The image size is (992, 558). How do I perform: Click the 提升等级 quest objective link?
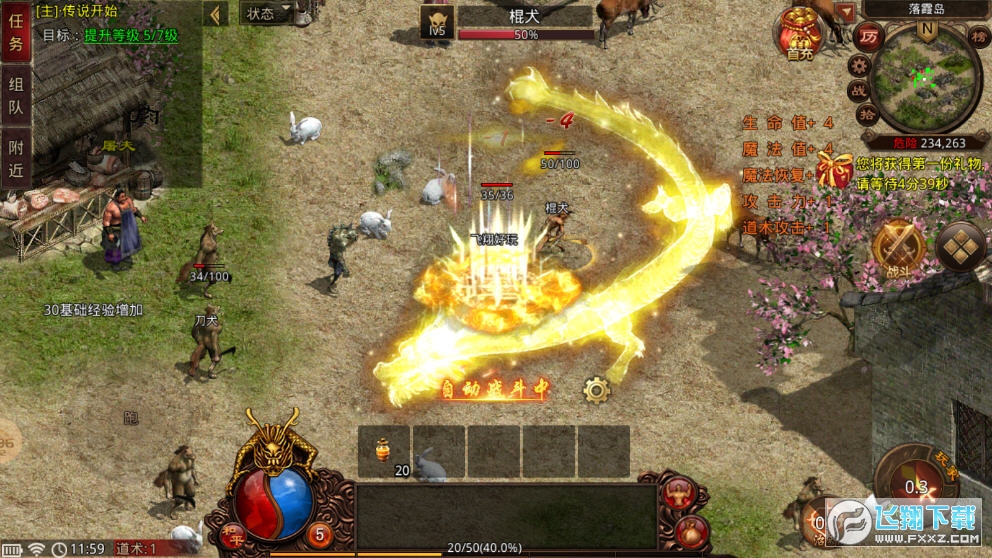point(131,35)
